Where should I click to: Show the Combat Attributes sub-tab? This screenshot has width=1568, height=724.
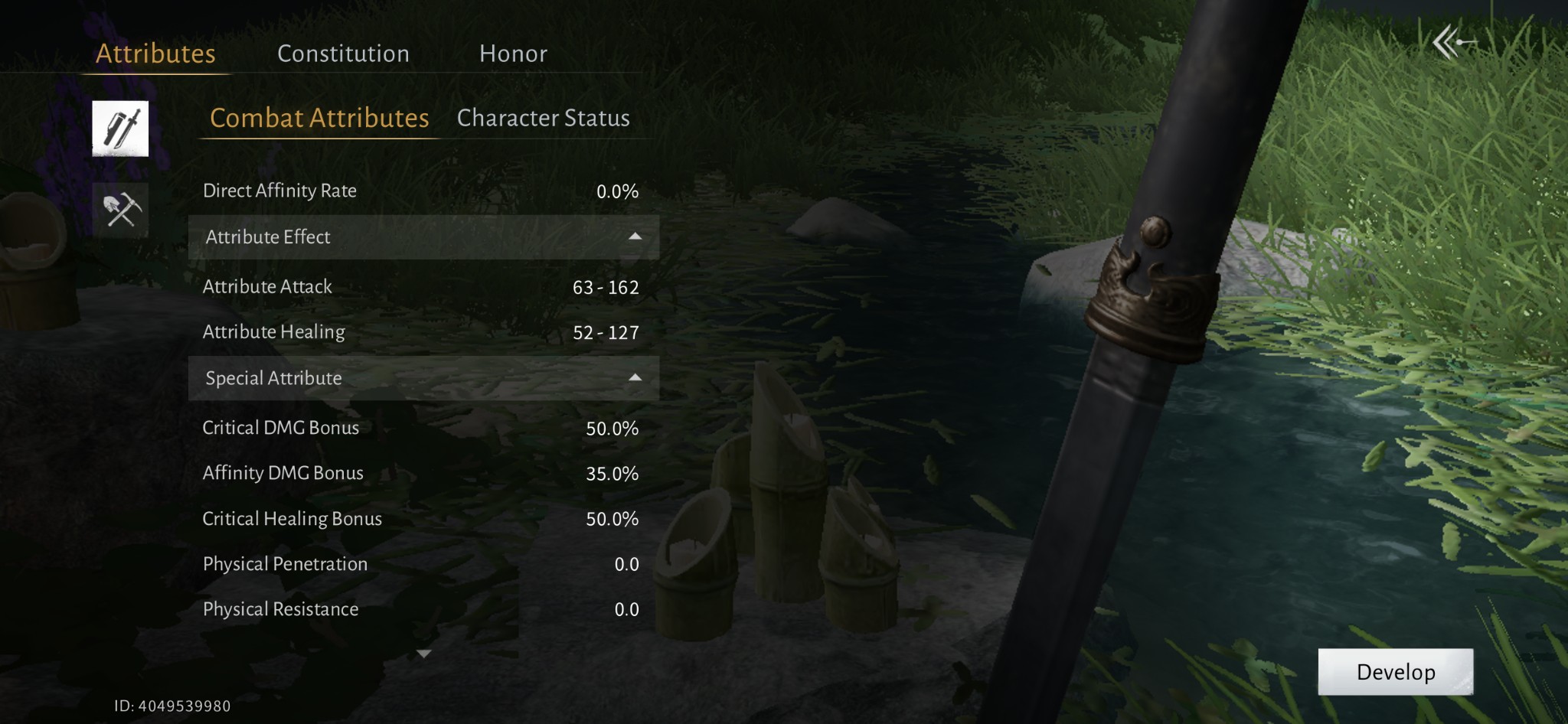pos(319,118)
